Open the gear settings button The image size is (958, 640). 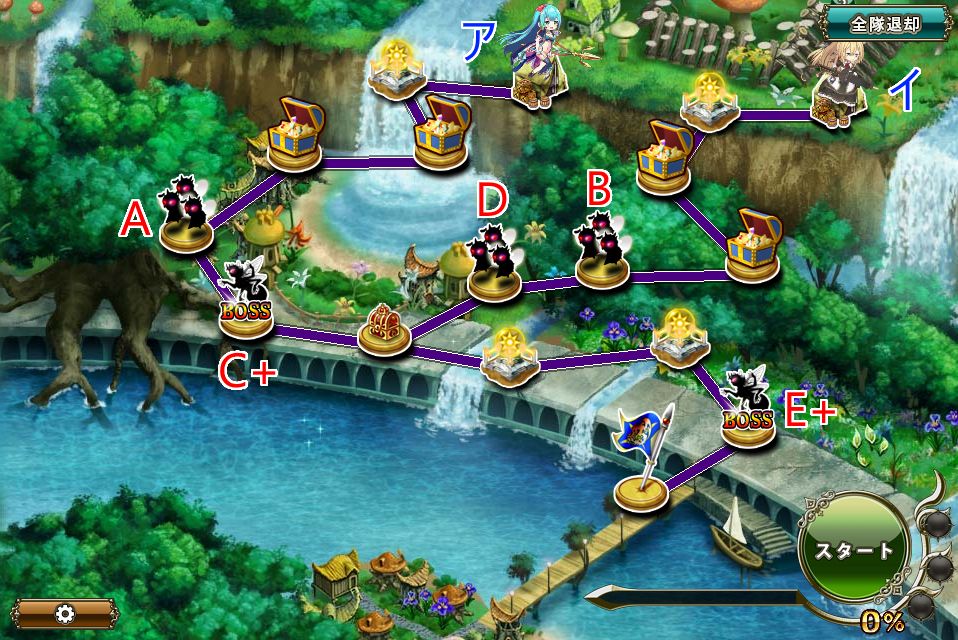[63, 613]
